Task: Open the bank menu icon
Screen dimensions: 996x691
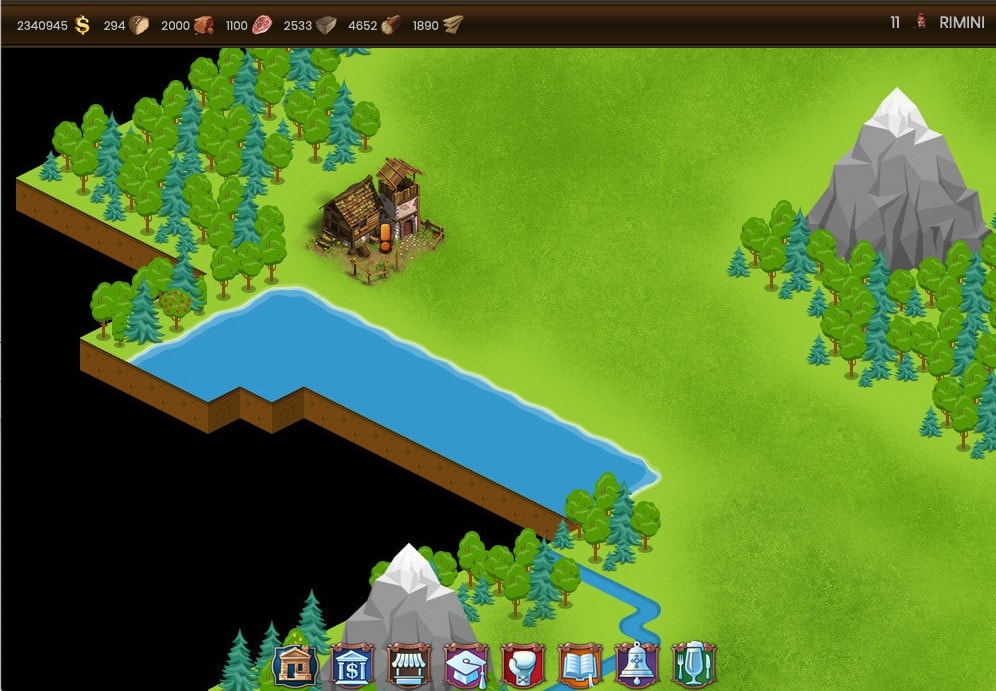Action: coord(351,664)
